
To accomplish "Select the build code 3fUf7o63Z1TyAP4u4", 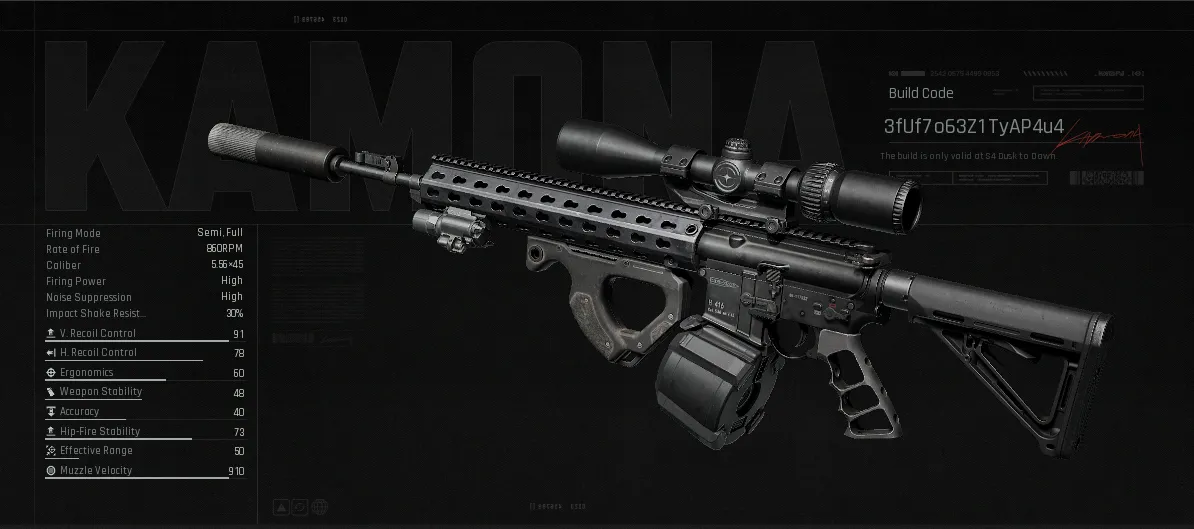I will point(973,127).
